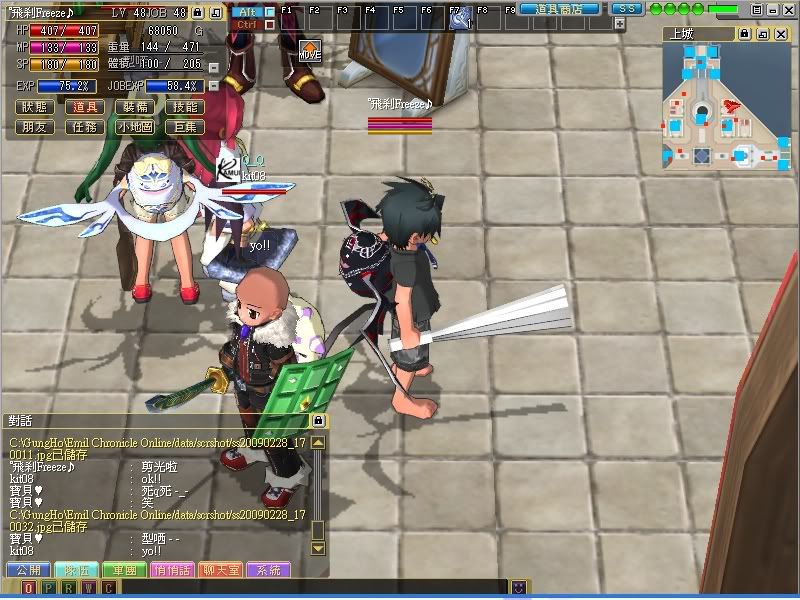The image size is (800, 600).
Task: Open the 裝備 equipment window
Action: (x=135, y=107)
